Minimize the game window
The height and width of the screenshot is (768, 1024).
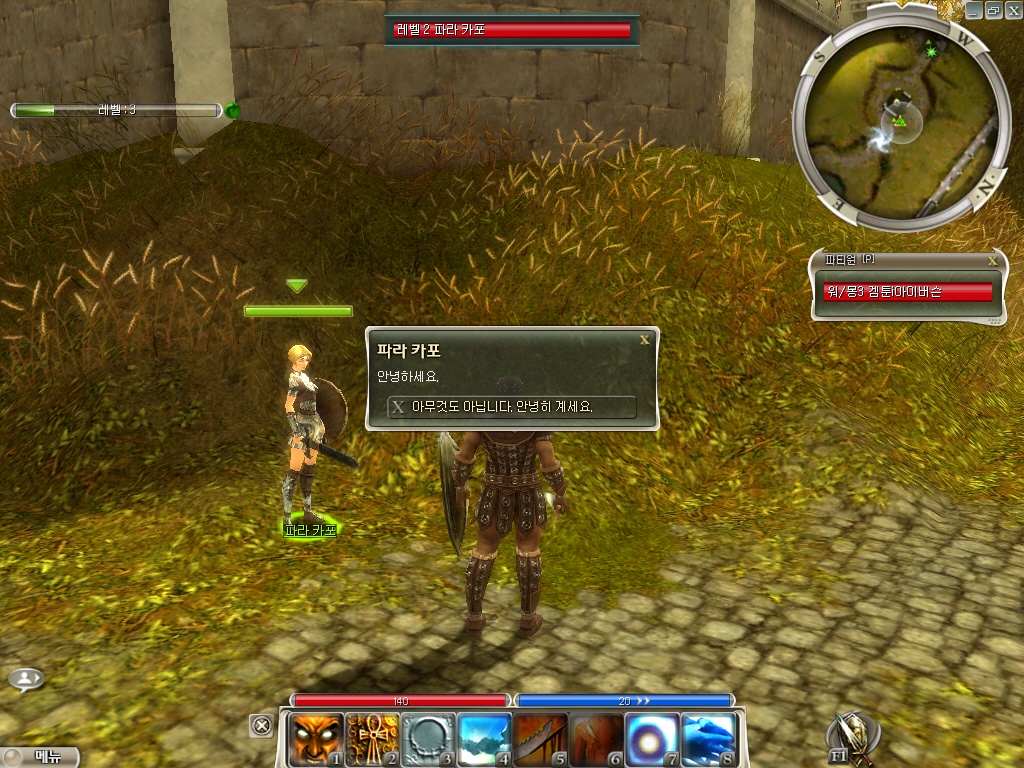point(974,10)
